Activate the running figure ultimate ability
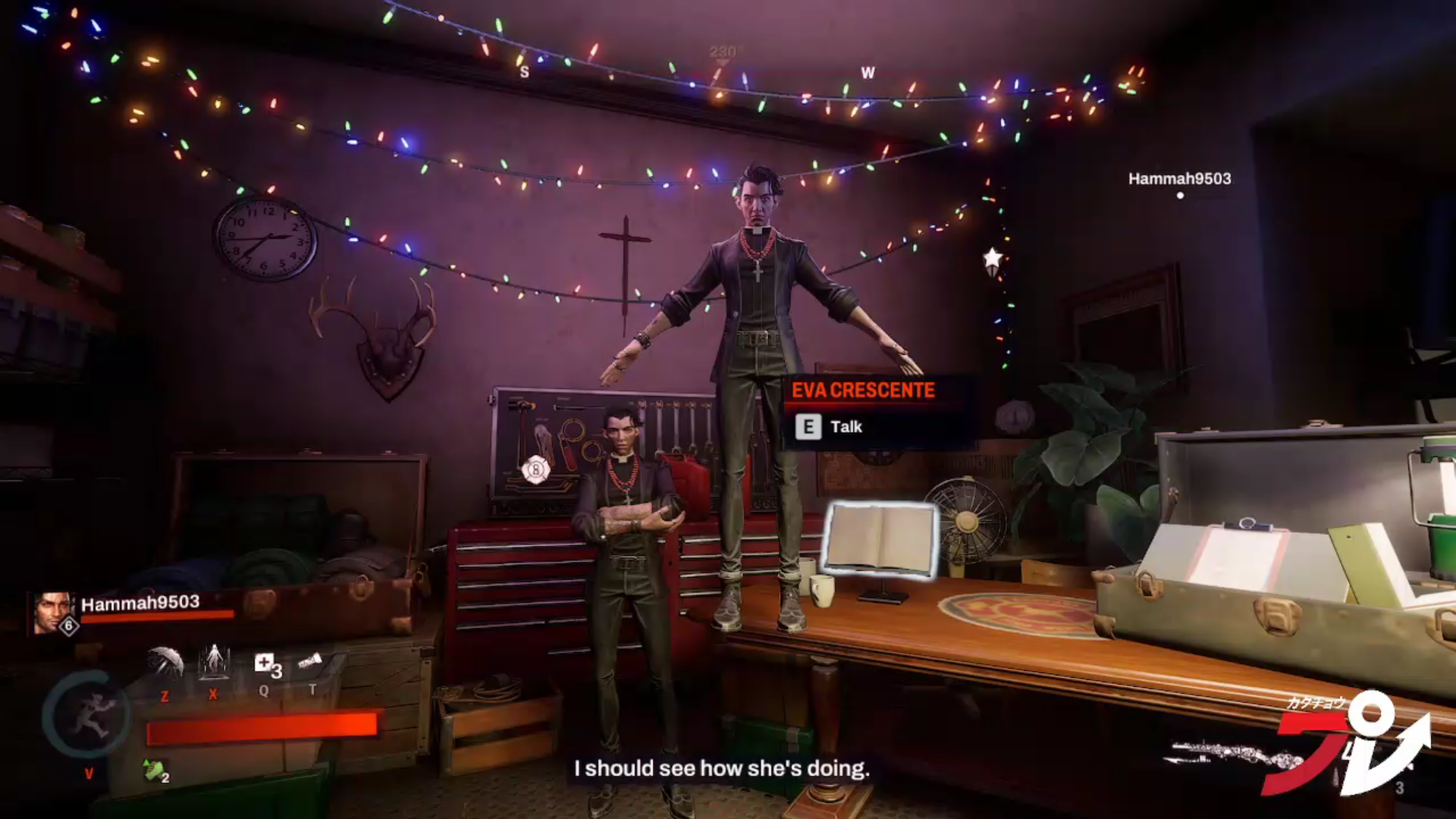Viewport: 1456px width, 819px height. pos(87,714)
